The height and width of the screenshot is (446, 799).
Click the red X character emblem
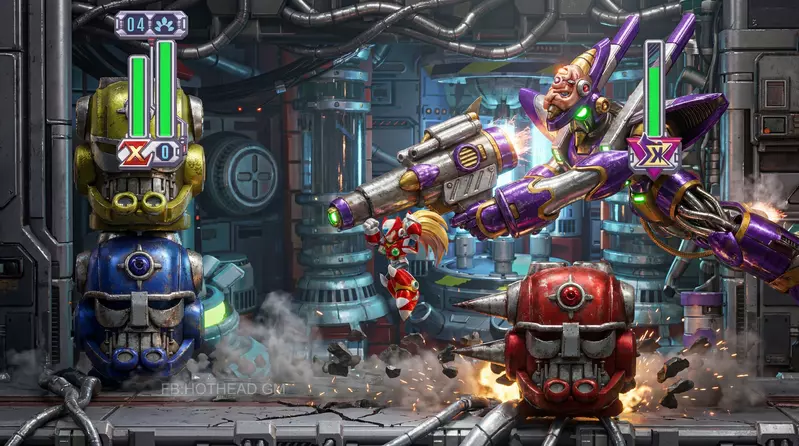(x=136, y=152)
